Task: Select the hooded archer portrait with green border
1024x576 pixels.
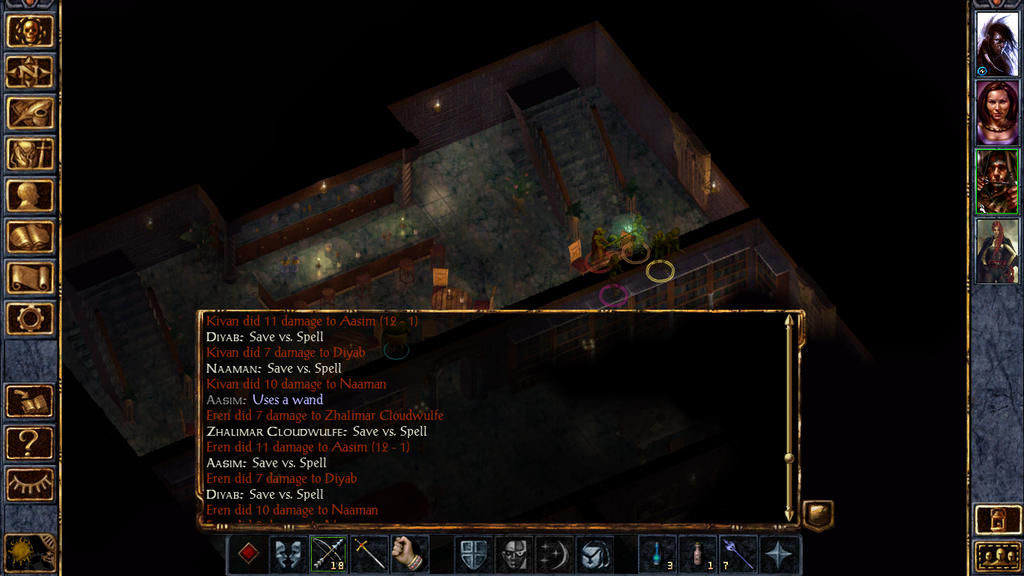Action: pos(997,181)
